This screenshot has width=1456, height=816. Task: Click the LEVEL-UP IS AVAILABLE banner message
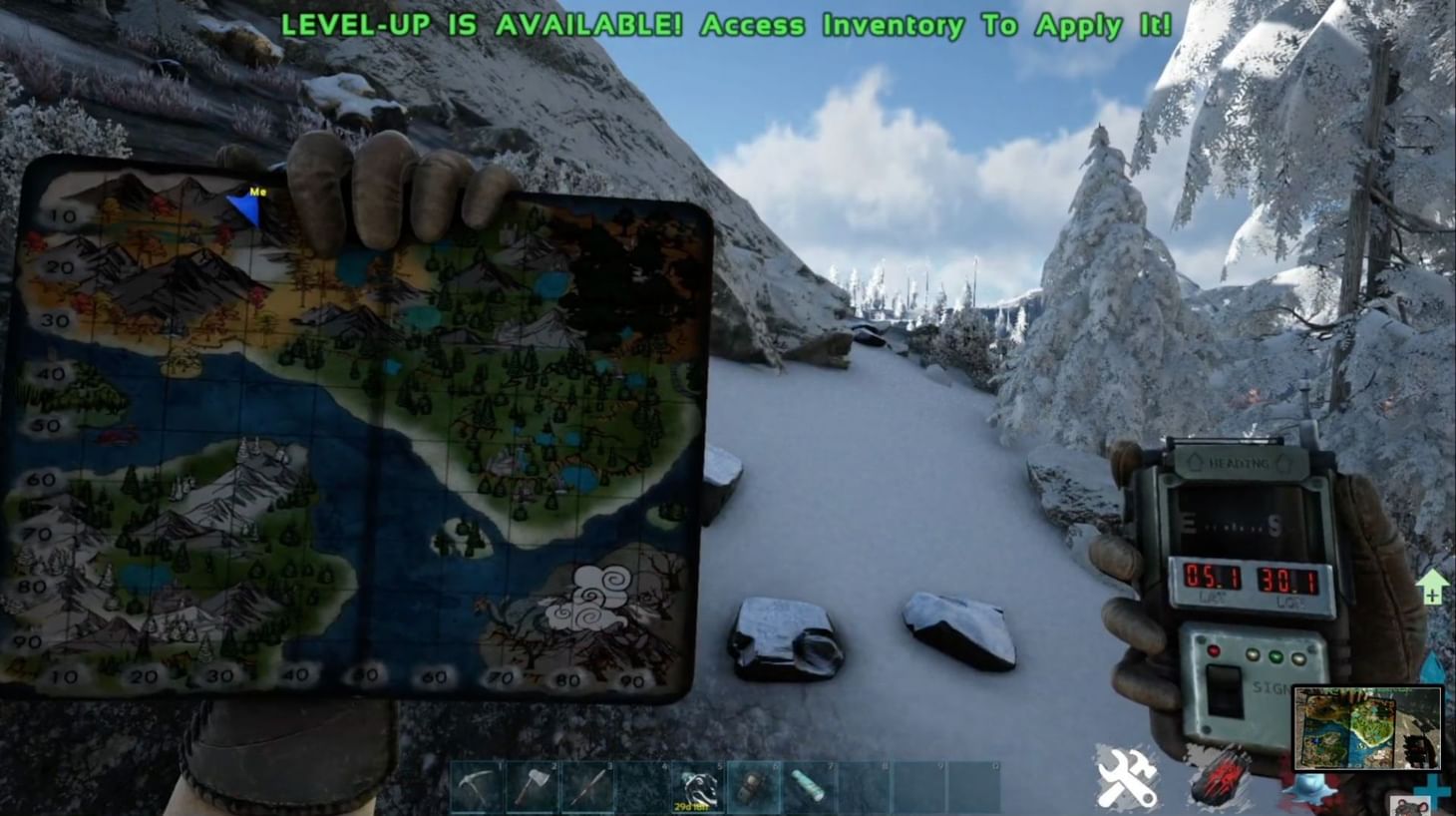click(727, 23)
